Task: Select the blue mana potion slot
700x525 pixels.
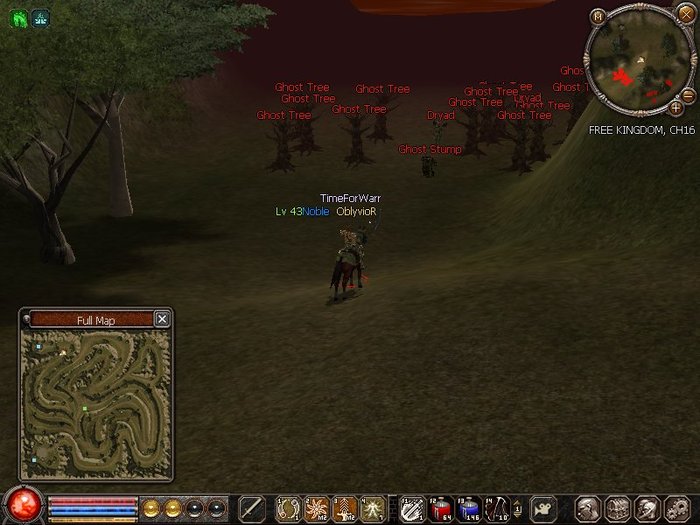Action: (468, 508)
